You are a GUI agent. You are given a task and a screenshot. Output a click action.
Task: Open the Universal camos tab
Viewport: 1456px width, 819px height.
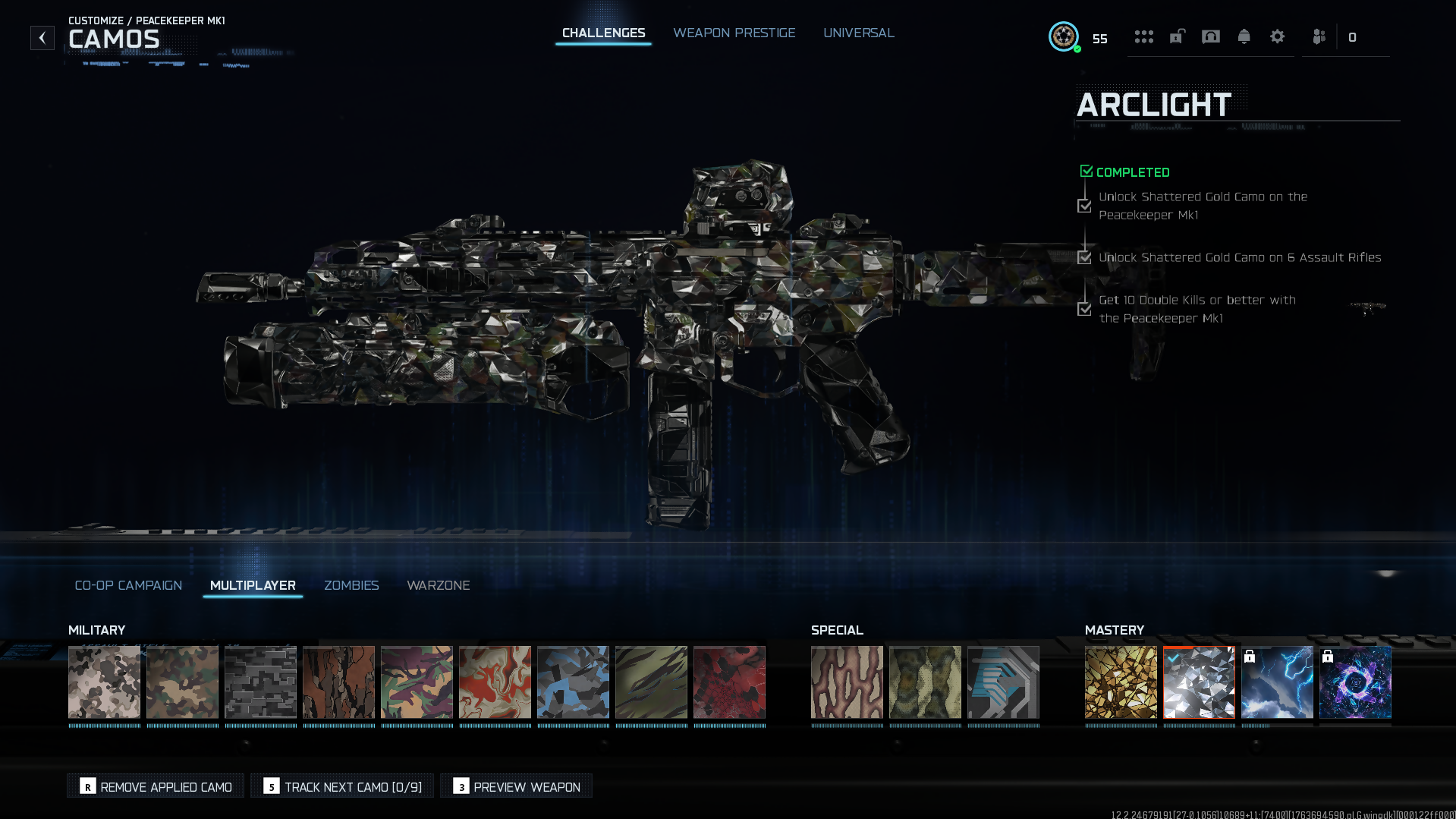coord(858,33)
